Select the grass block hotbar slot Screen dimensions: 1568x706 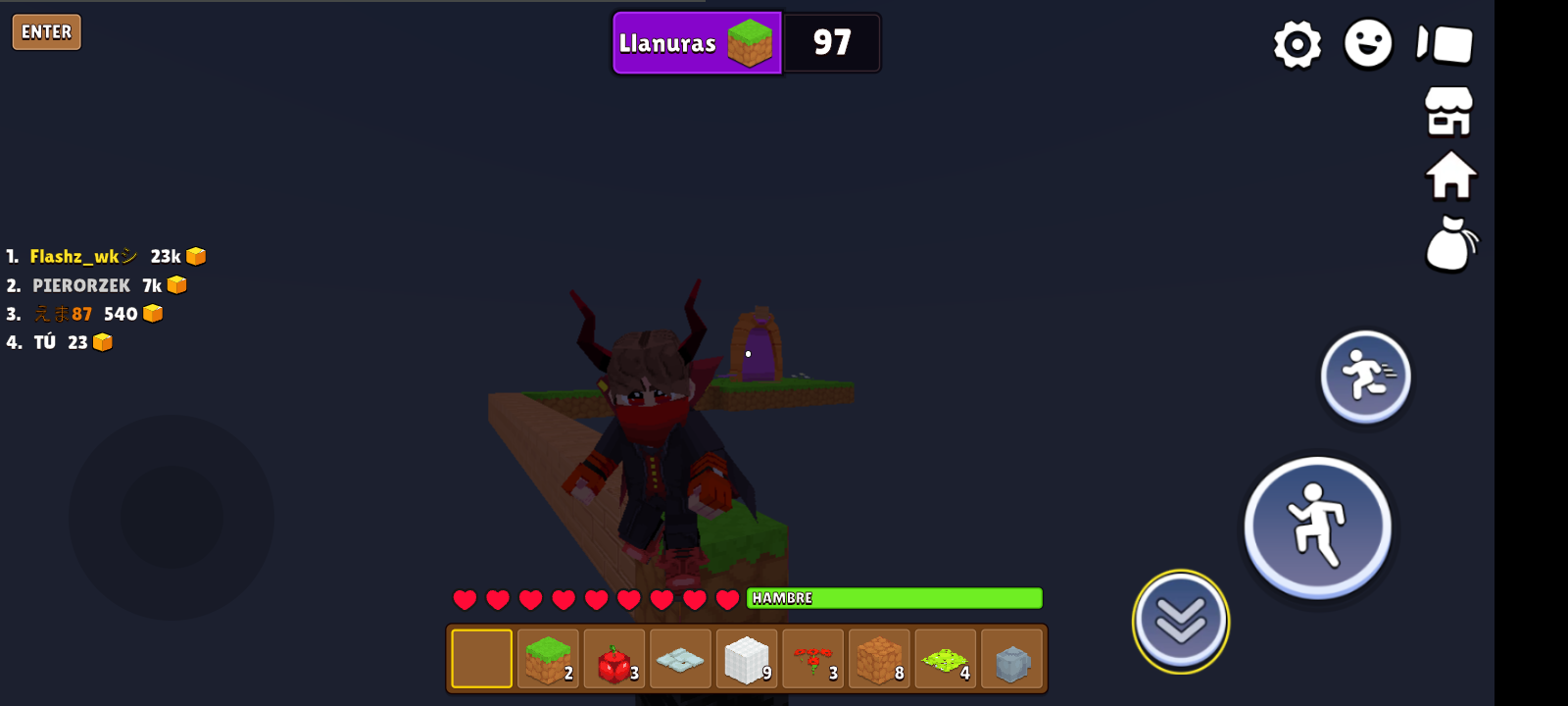tap(548, 659)
